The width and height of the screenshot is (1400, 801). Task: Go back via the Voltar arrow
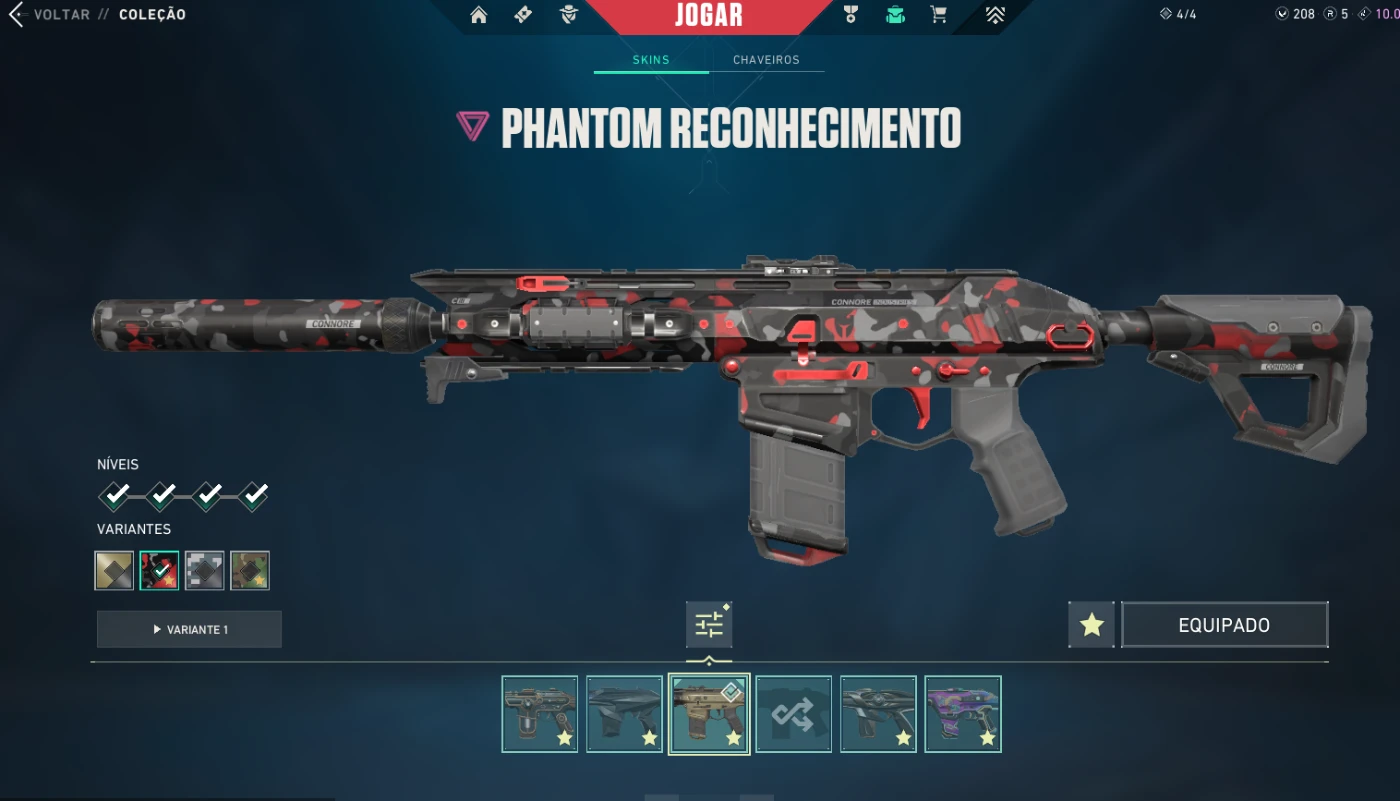(16, 15)
